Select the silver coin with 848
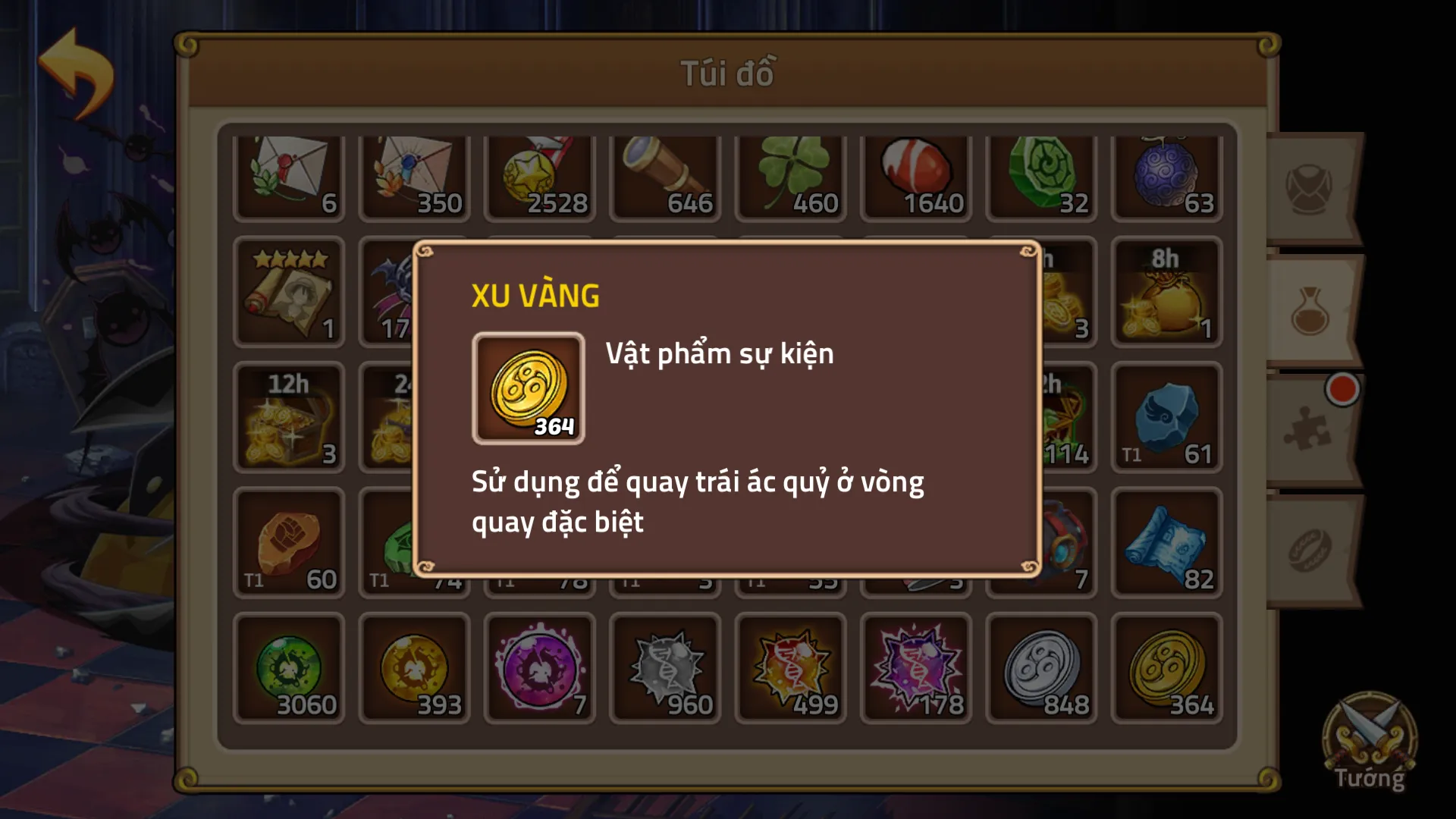The height and width of the screenshot is (819, 1456). point(1041,668)
